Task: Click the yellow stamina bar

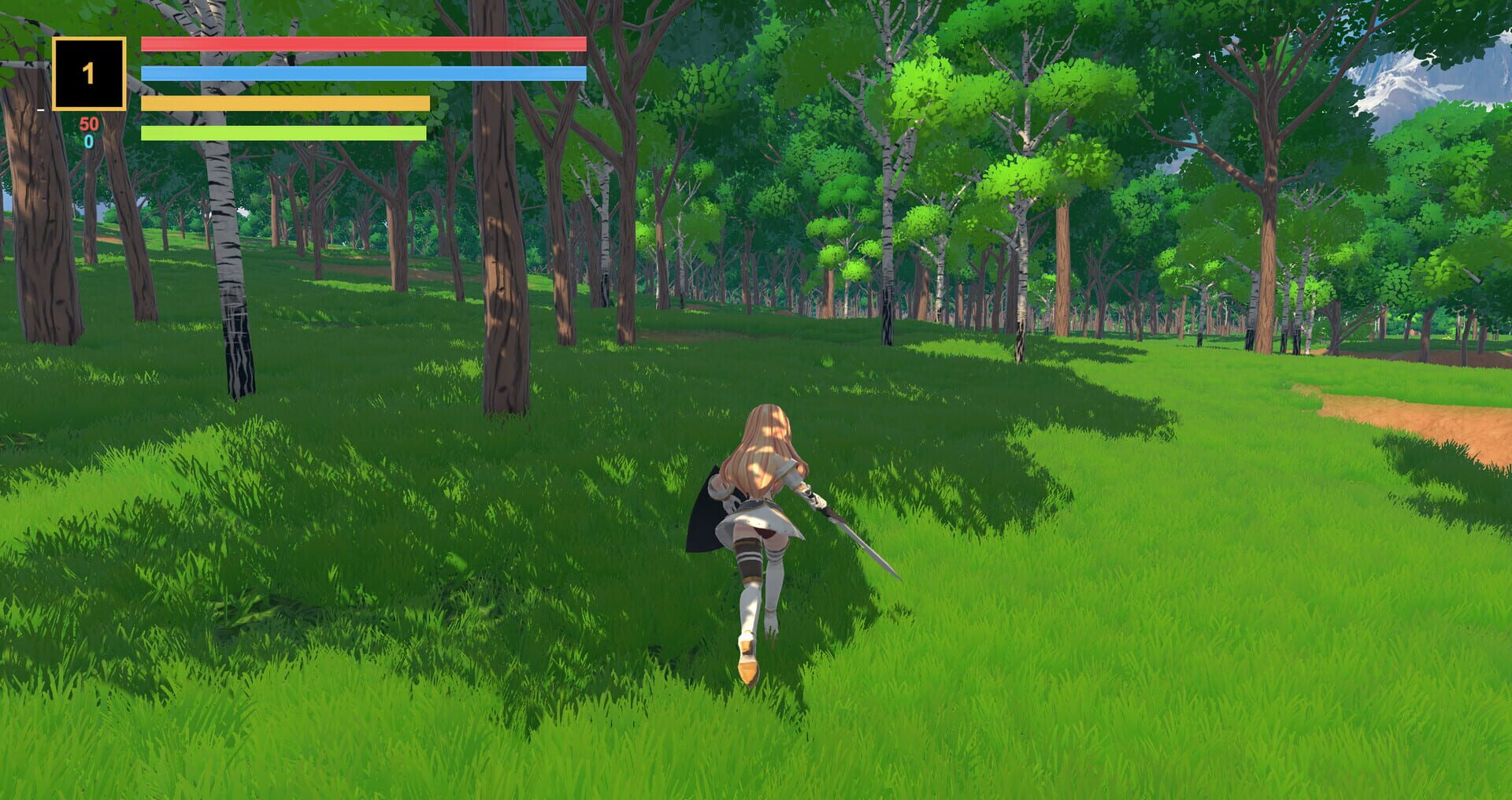Action: tap(283, 102)
